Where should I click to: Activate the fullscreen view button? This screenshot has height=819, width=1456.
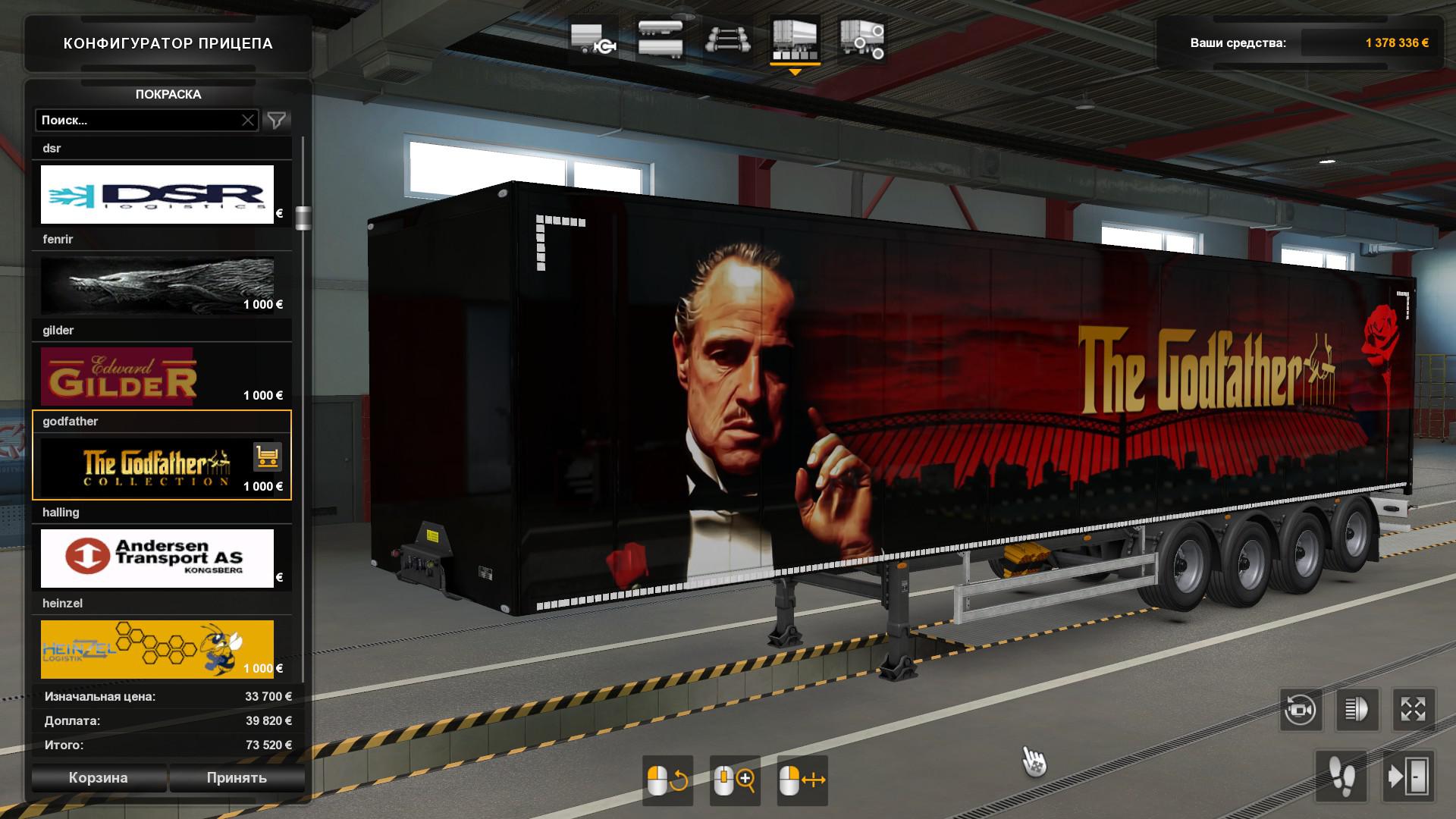click(x=1414, y=710)
